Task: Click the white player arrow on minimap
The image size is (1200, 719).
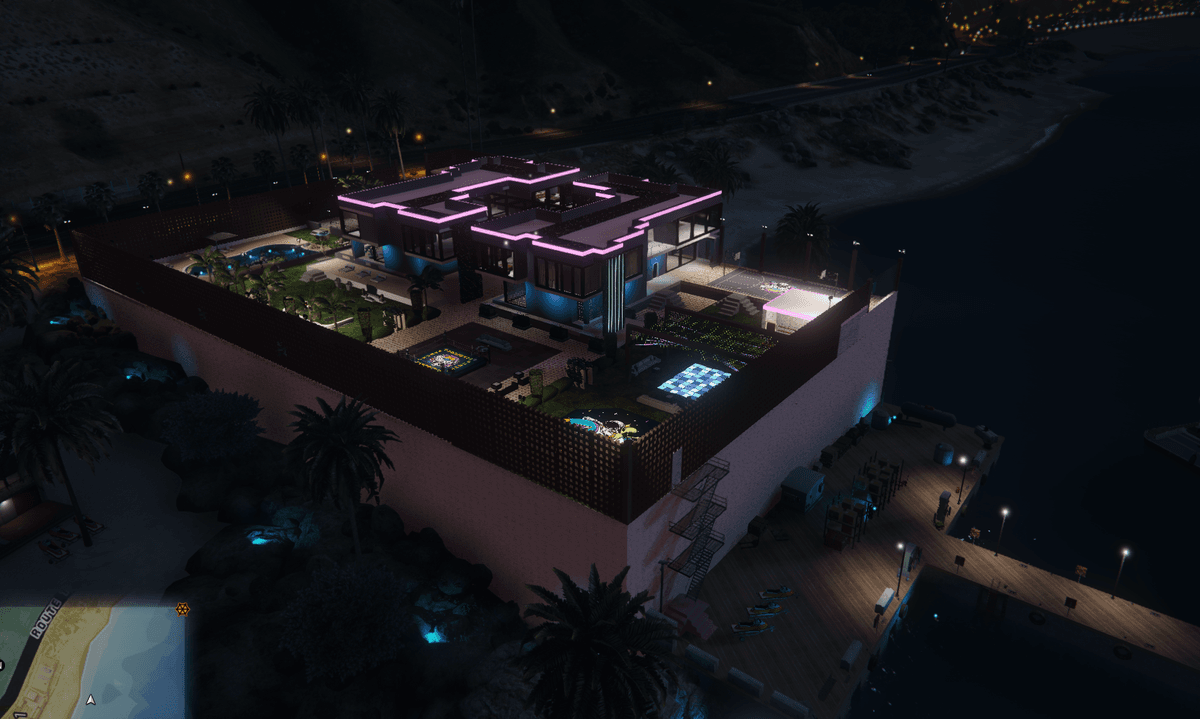Action: click(91, 700)
